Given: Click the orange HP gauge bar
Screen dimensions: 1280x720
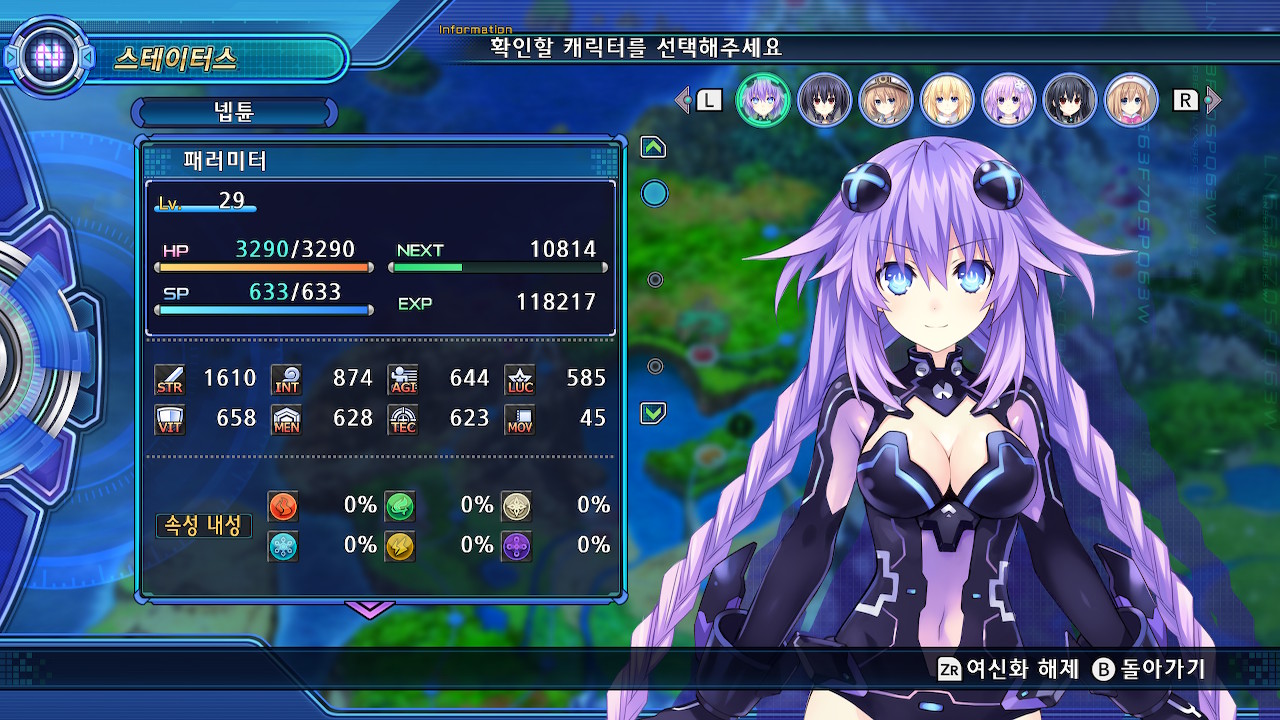Looking at the screenshot, I should point(265,265).
